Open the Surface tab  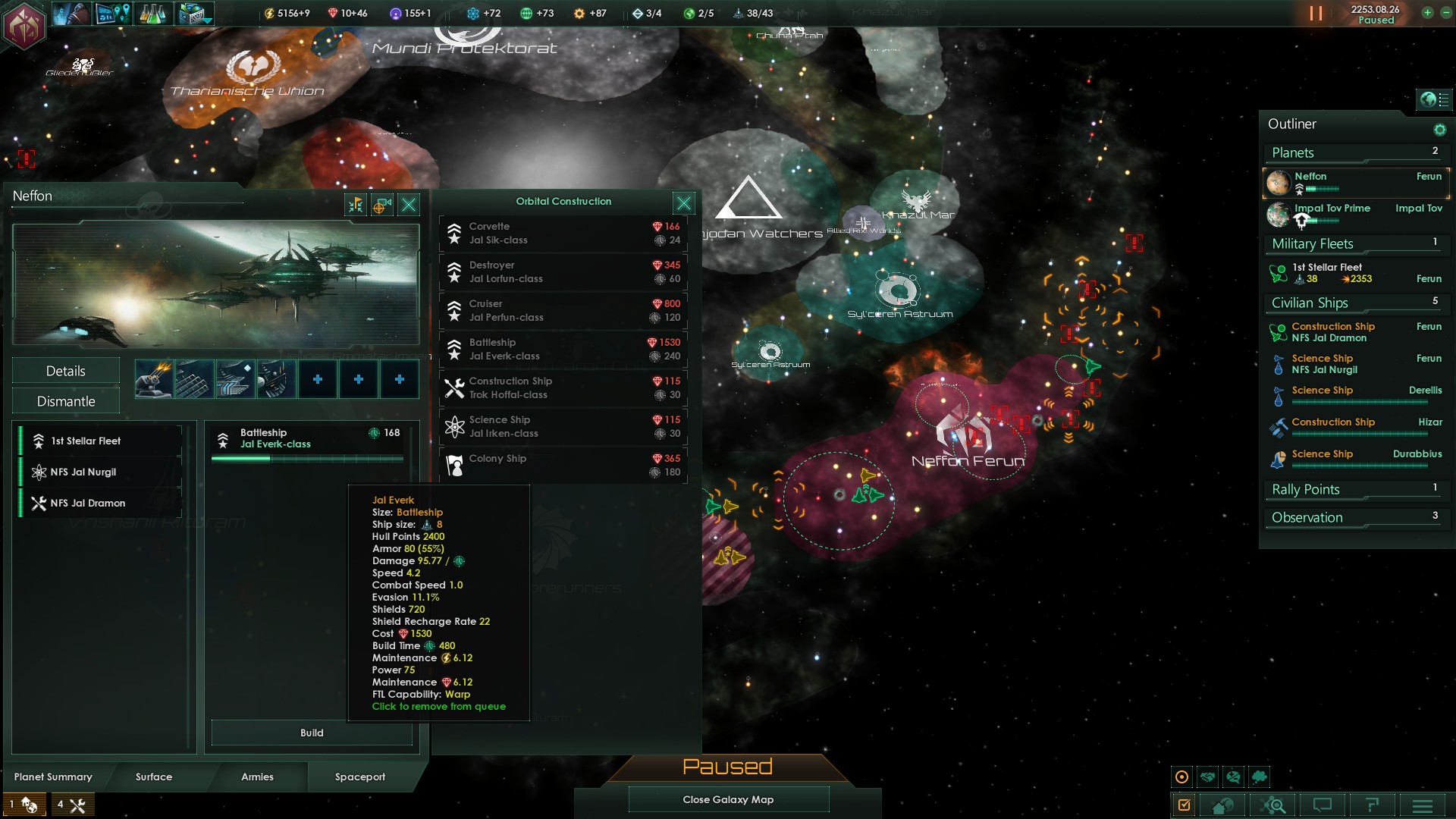click(x=154, y=777)
